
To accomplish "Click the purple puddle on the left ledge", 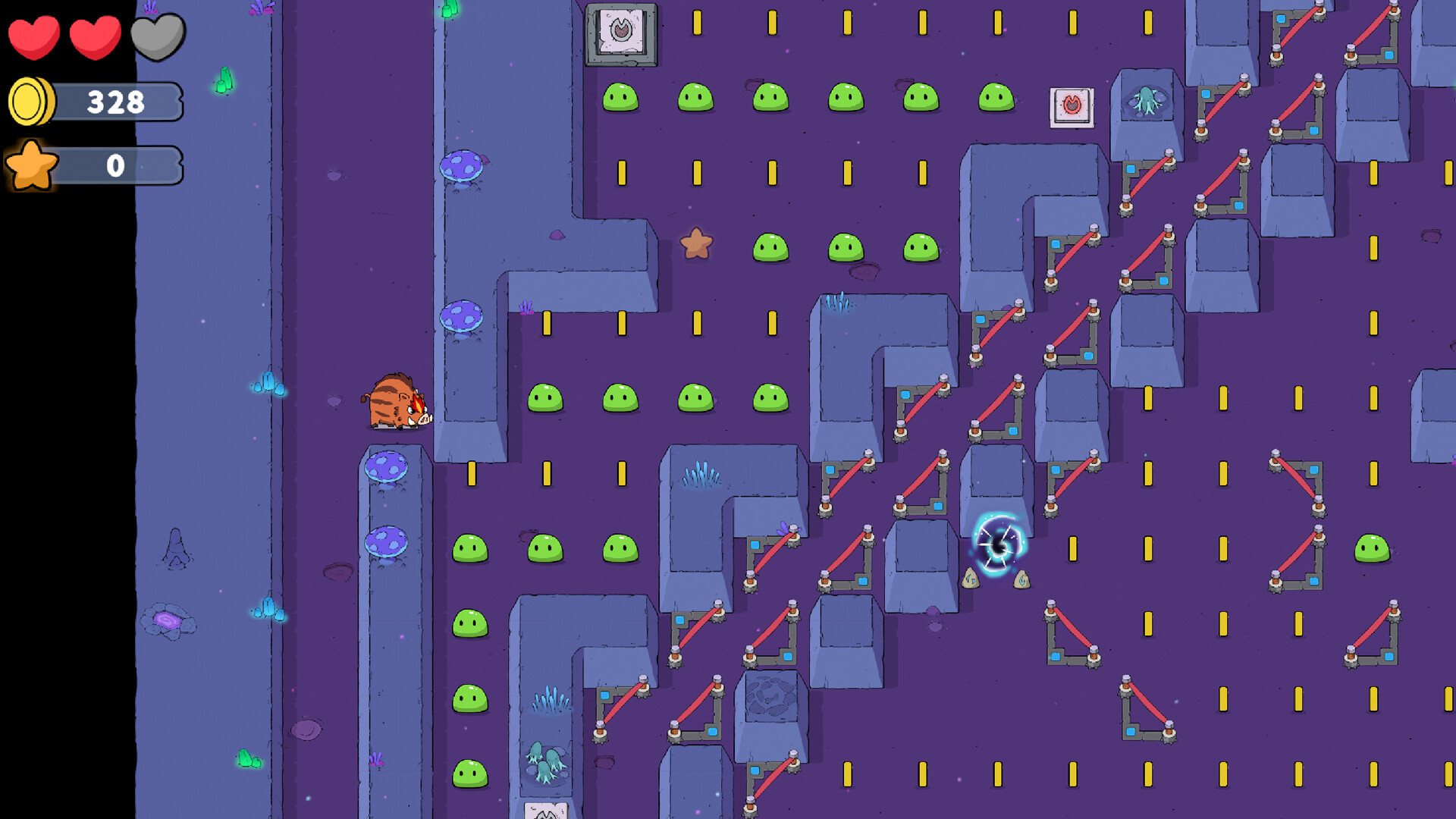I will tap(167, 622).
